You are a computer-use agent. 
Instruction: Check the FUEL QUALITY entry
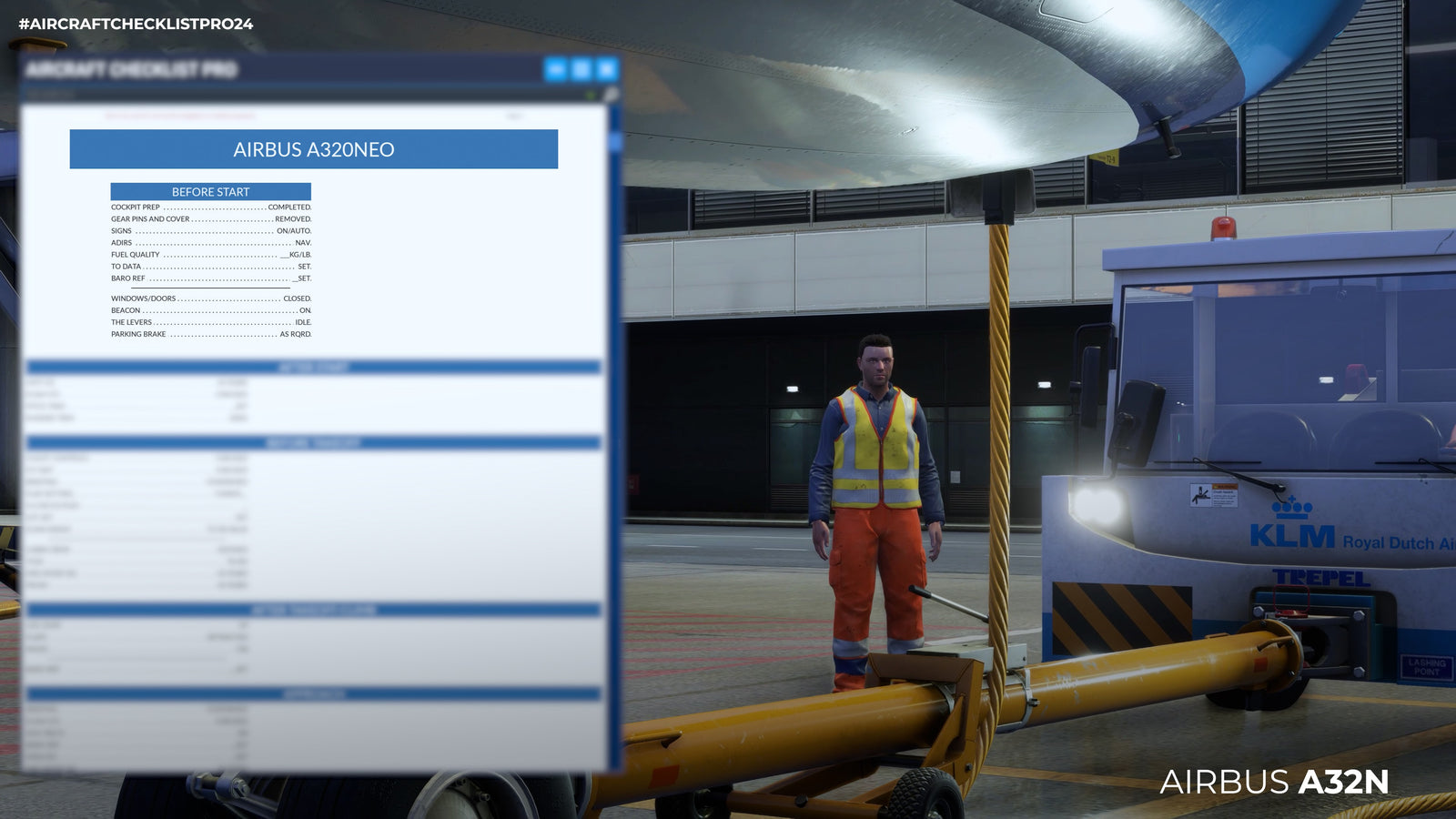coord(211,255)
